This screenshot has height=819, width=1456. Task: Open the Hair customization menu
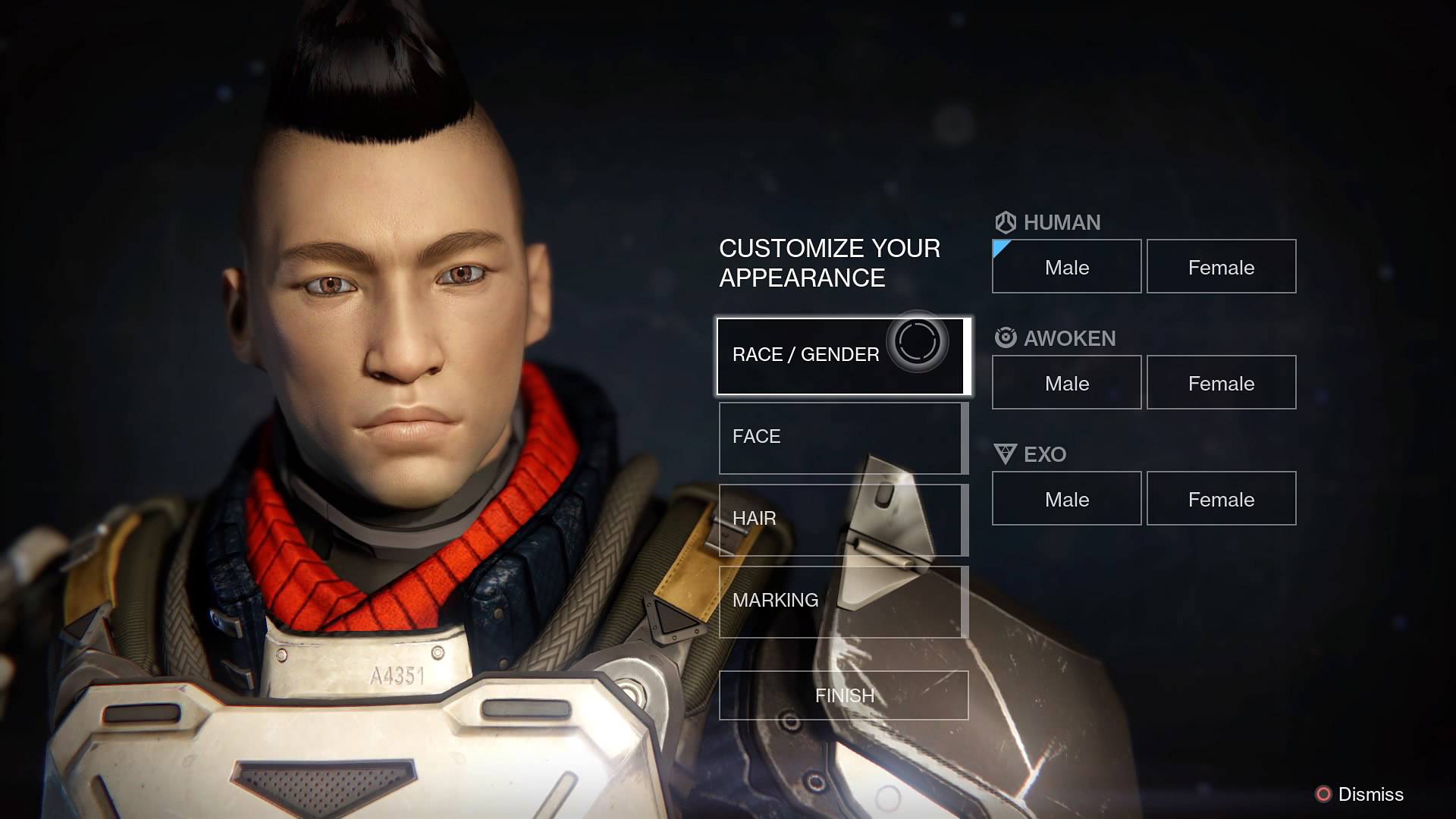842,519
